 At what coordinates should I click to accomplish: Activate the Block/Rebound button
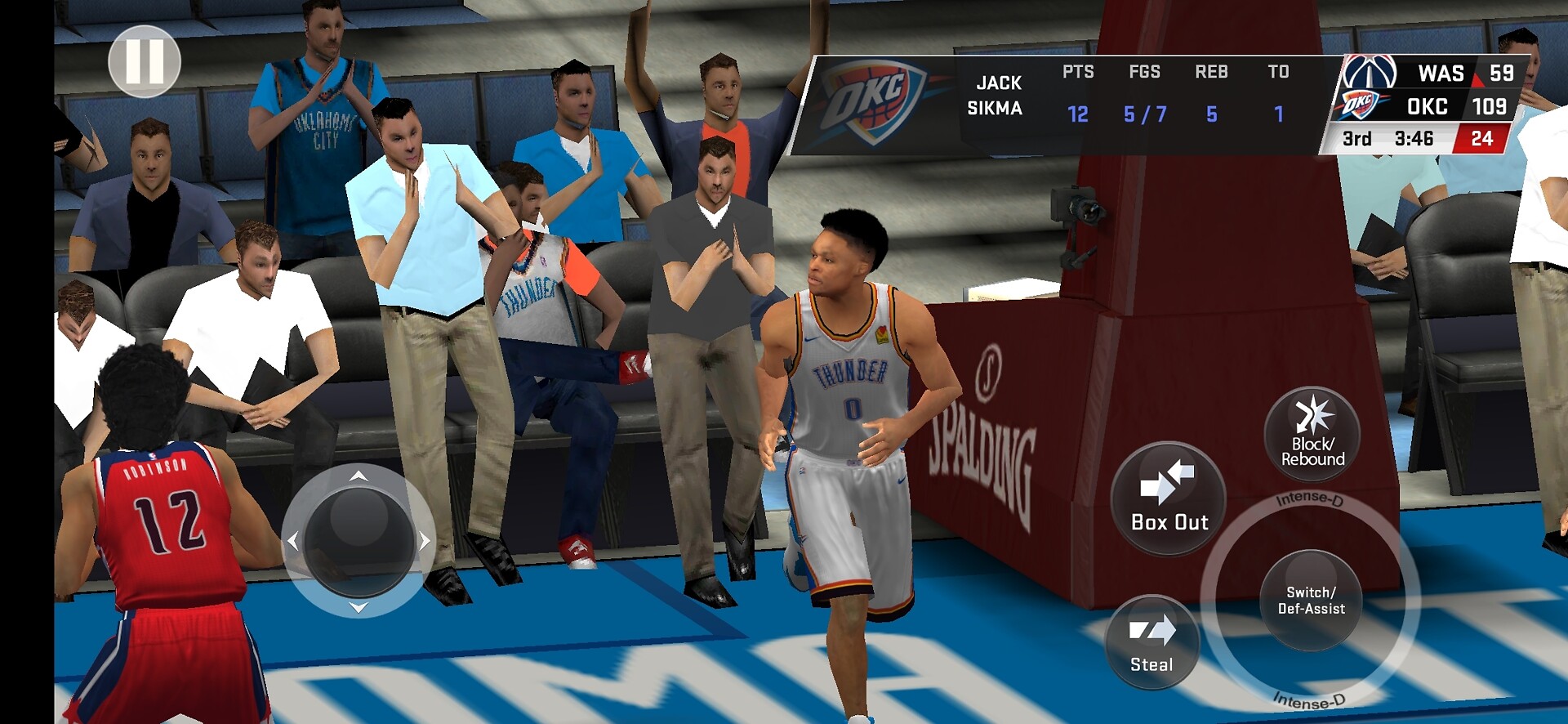coord(1312,435)
